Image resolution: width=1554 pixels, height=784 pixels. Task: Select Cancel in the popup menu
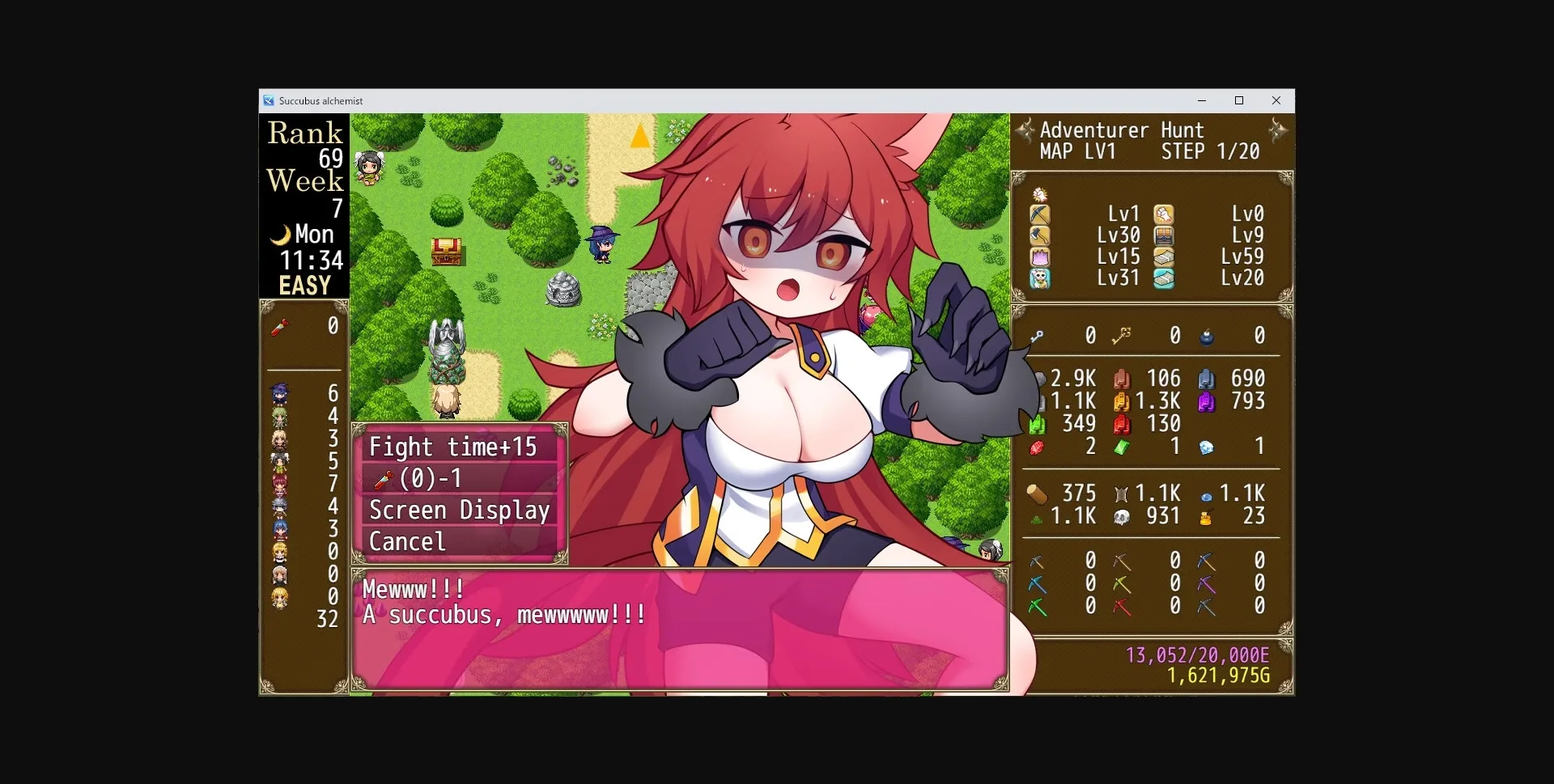[x=407, y=541]
